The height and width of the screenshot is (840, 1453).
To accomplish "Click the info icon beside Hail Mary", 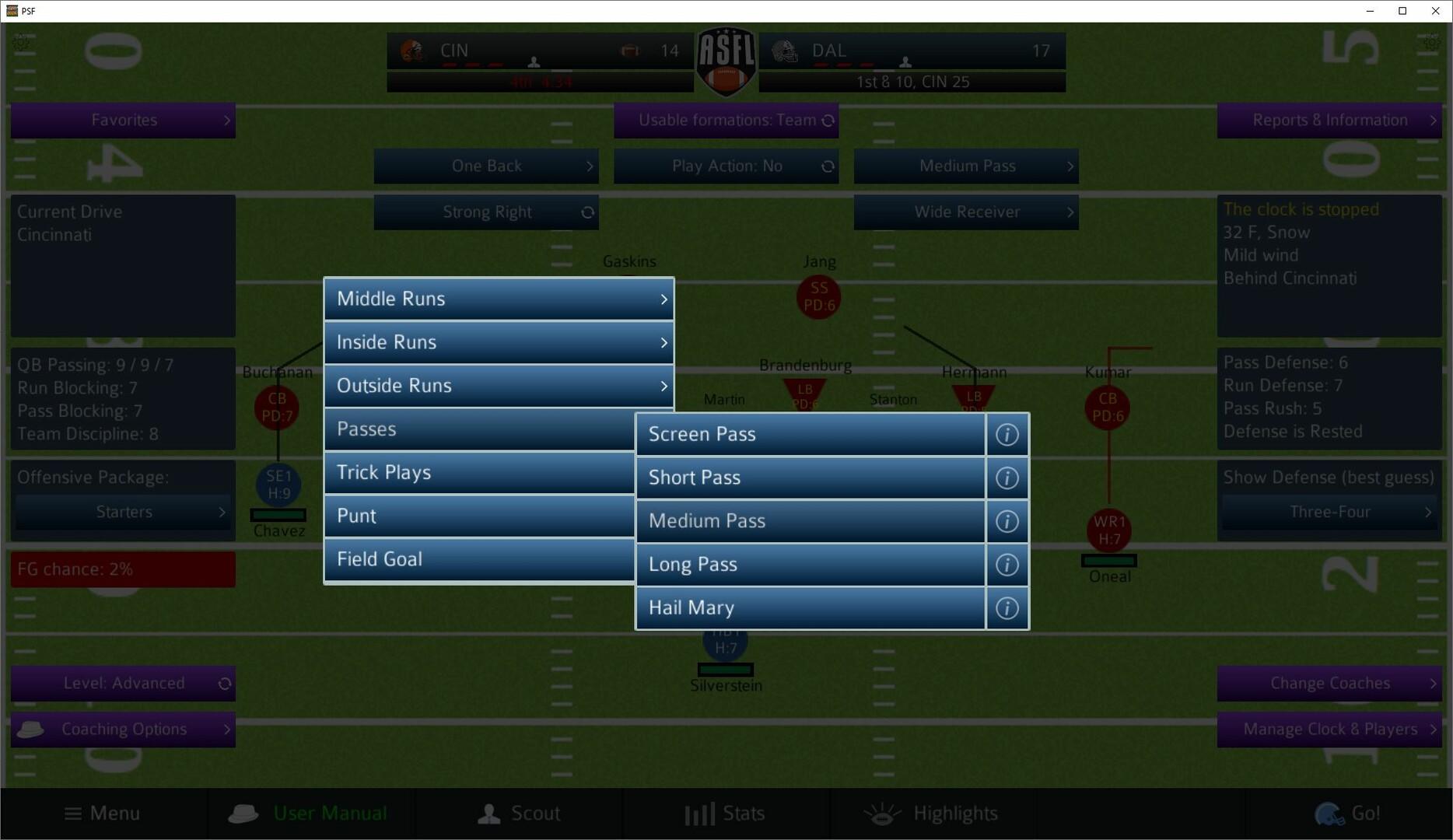I will tap(1007, 608).
